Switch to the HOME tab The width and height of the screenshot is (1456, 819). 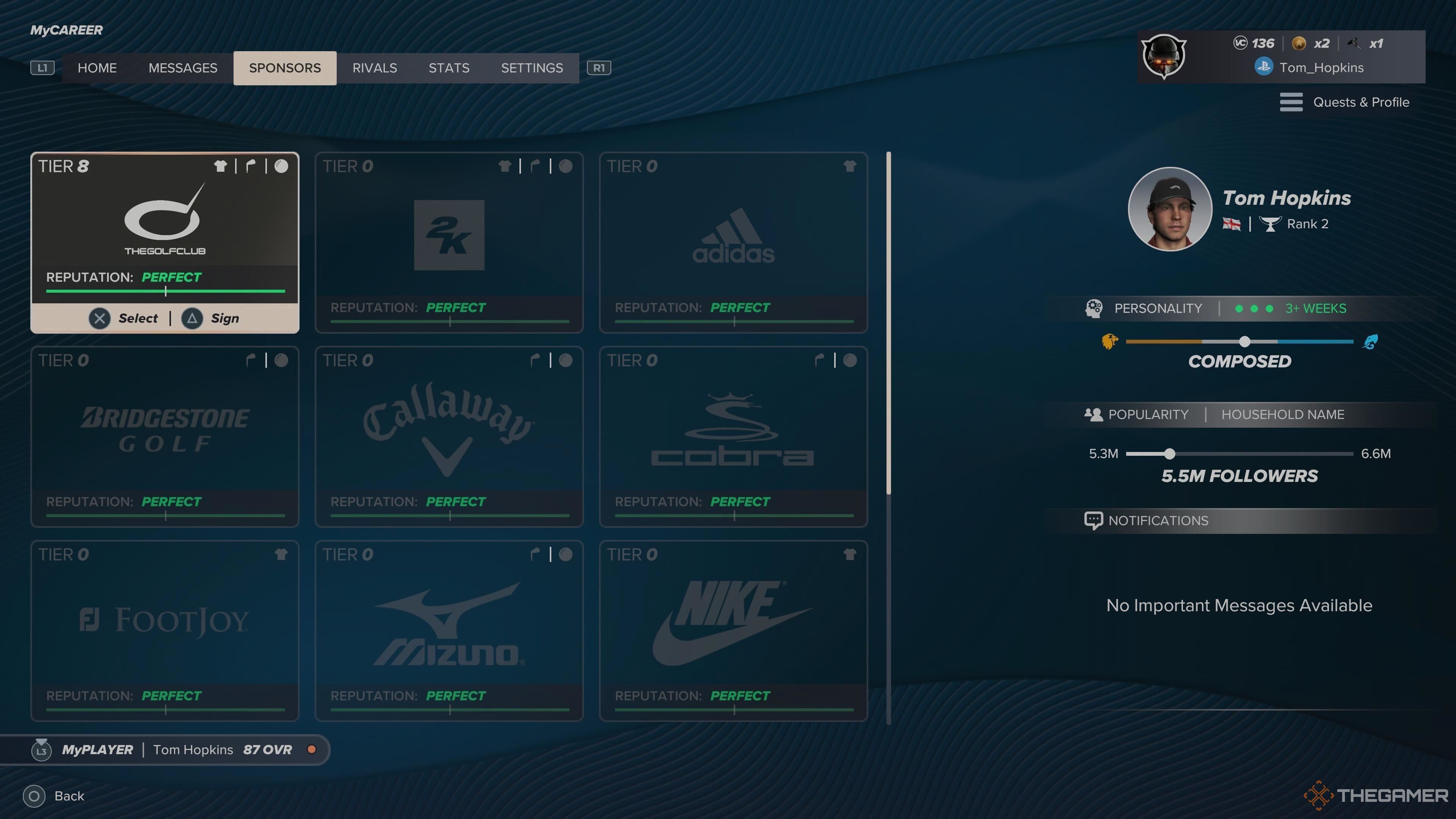pos(97,68)
